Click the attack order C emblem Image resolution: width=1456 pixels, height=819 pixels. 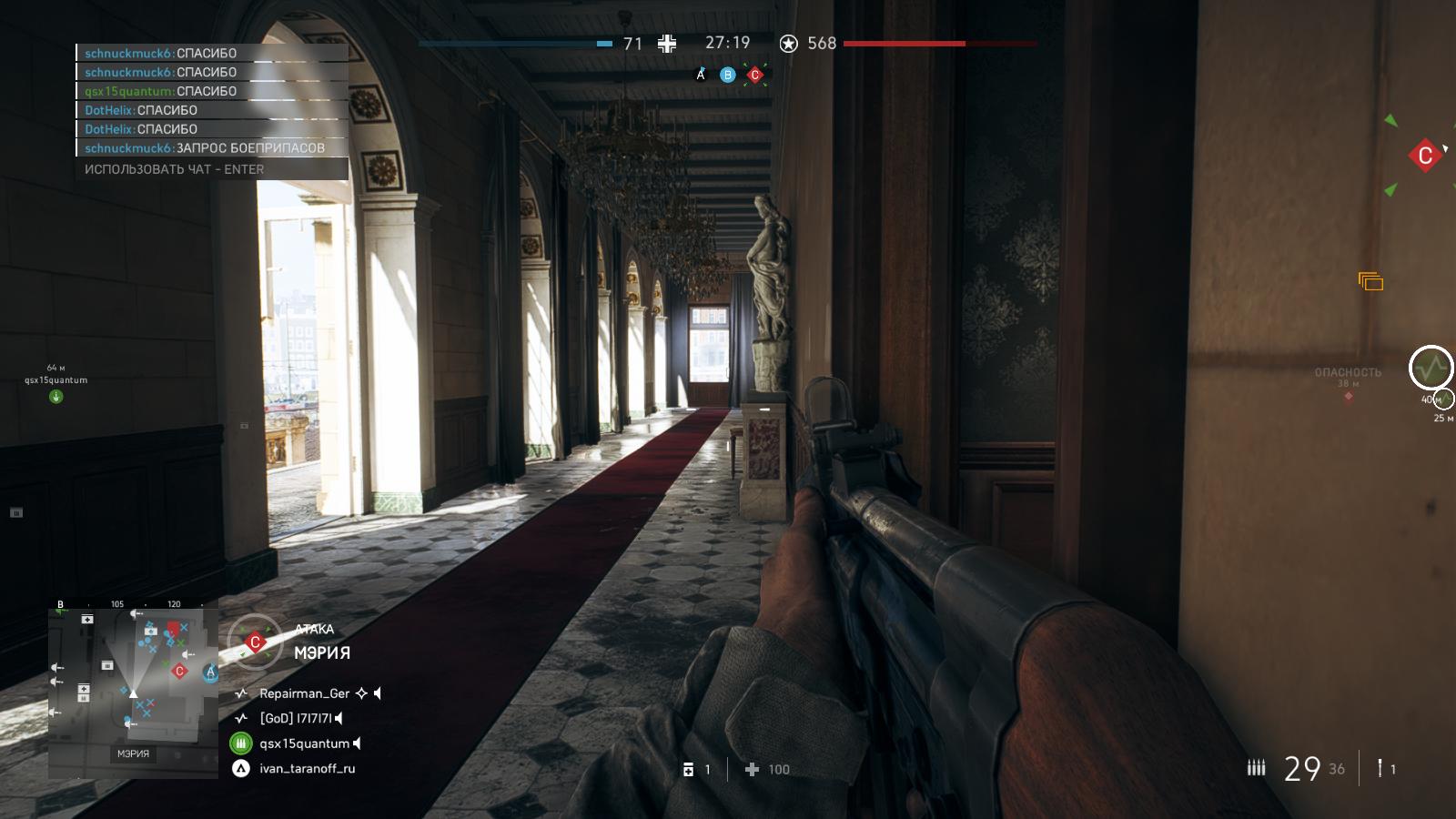coord(255,642)
